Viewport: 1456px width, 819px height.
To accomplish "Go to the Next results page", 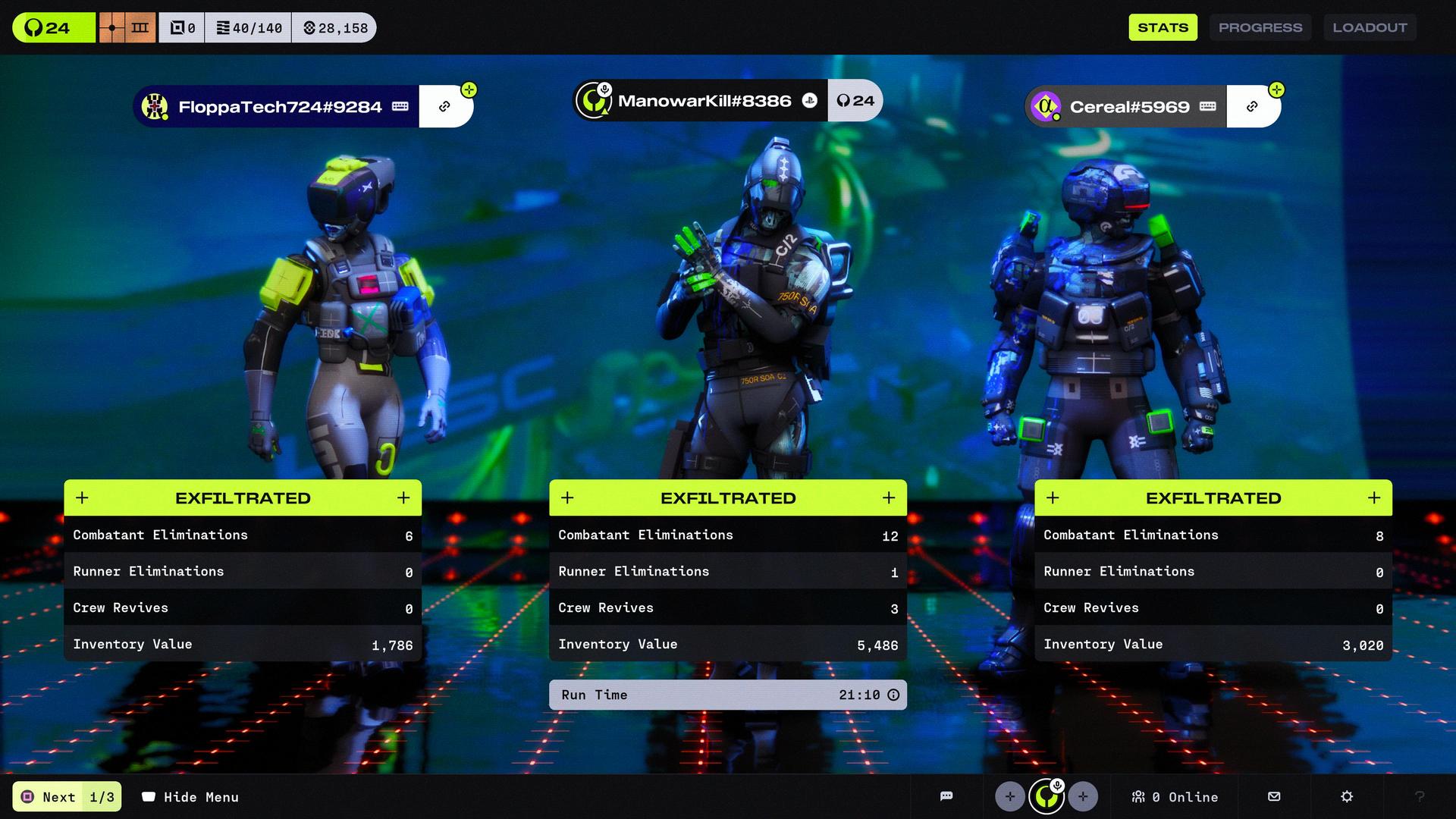I will tap(67, 797).
